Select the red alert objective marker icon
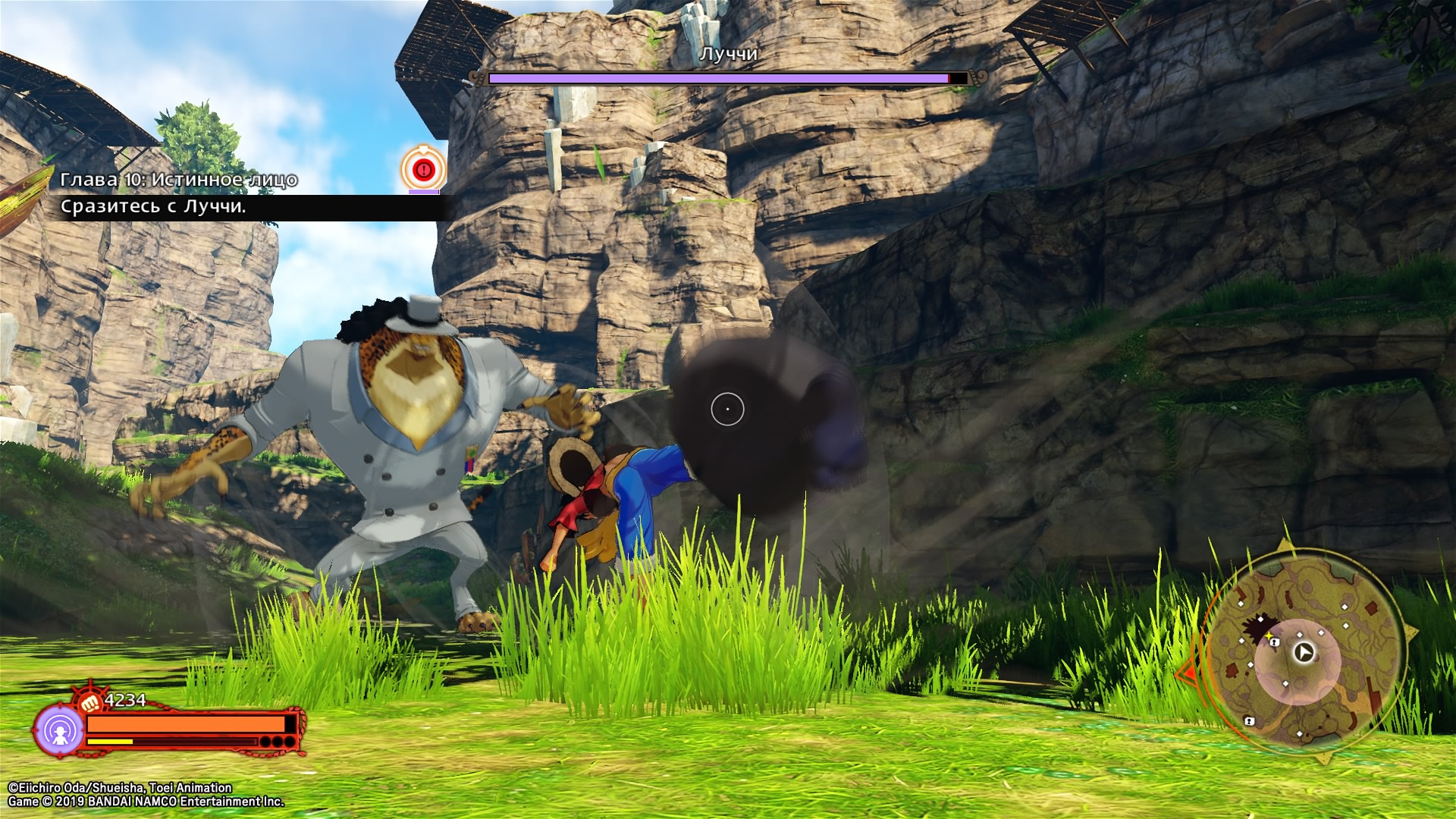 423,169
